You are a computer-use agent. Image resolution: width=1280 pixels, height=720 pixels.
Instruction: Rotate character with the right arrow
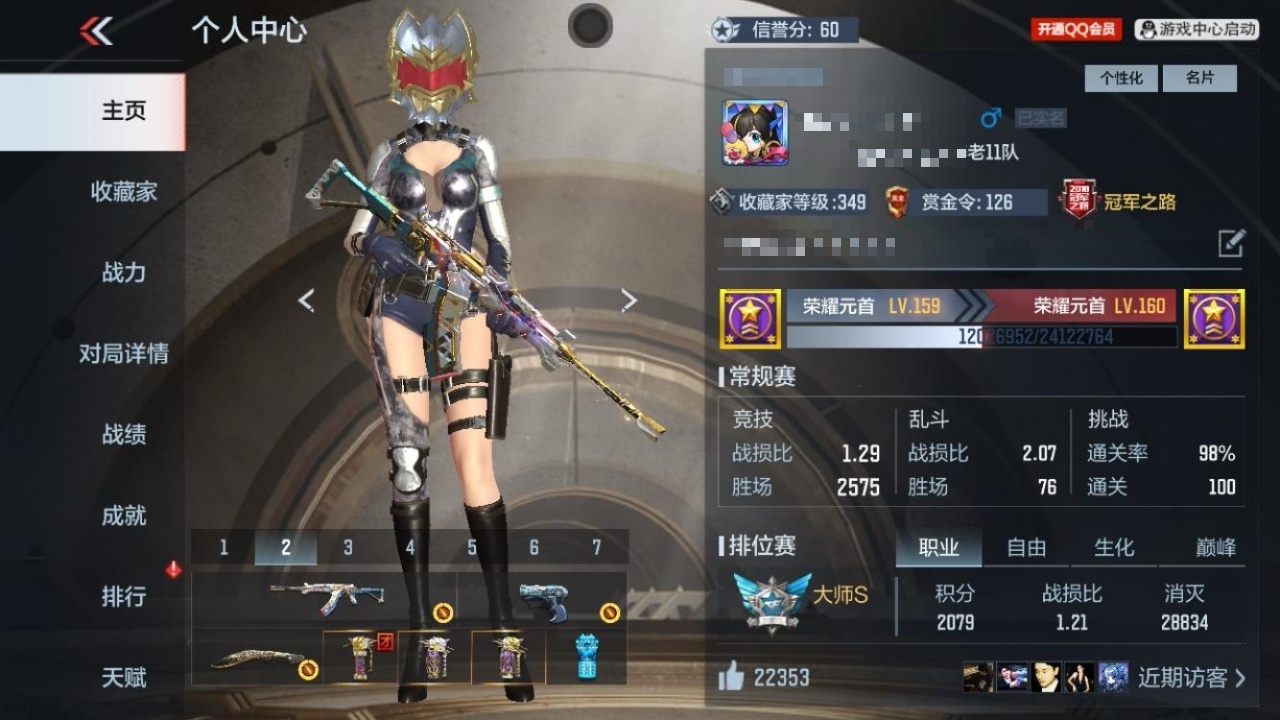628,300
